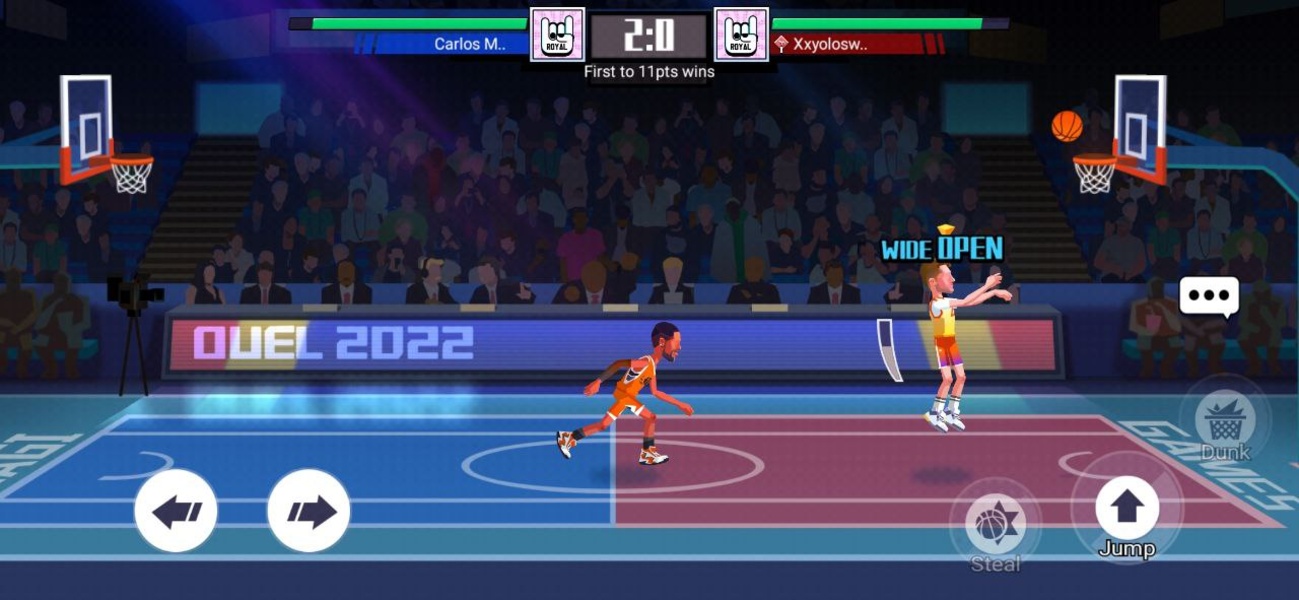Viewport: 1299px width, 600px height.
Task: Tap the move right arrow button
Action: [x=309, y=511]
